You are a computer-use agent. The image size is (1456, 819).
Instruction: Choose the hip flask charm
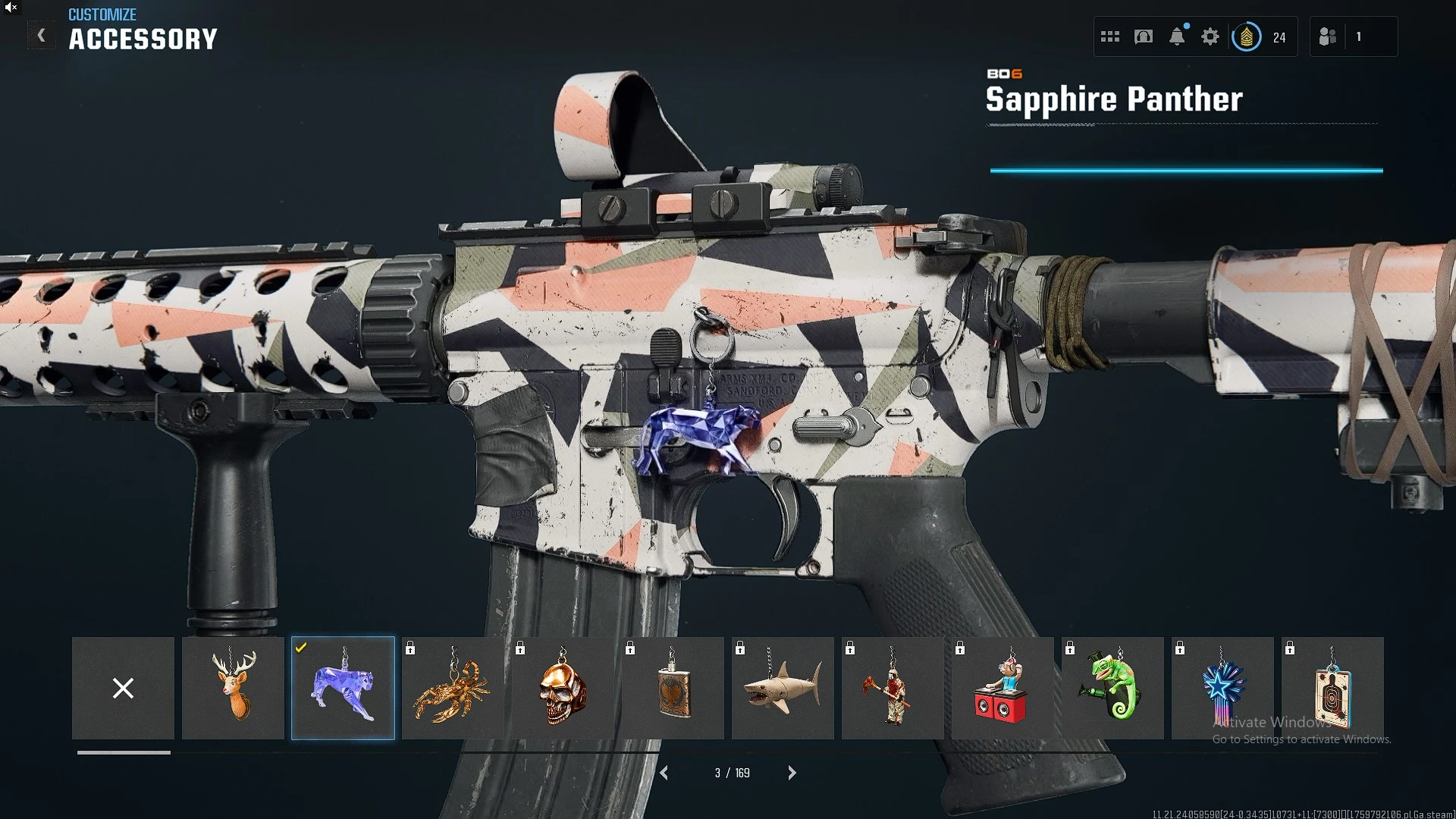click(673, 688)
